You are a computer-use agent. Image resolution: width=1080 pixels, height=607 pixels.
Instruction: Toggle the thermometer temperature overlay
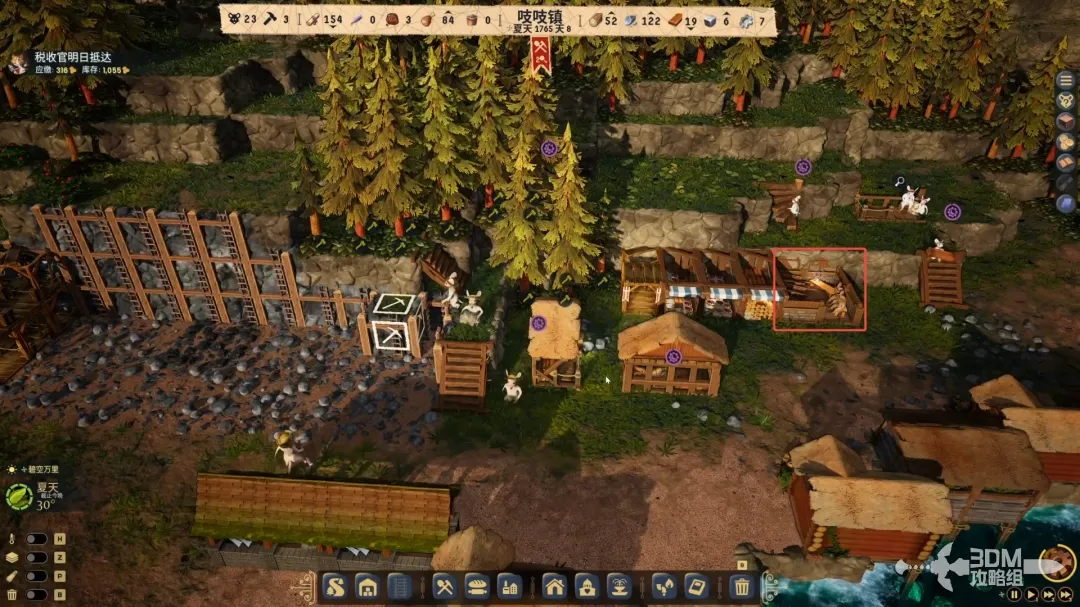click(x=37, y=539)
